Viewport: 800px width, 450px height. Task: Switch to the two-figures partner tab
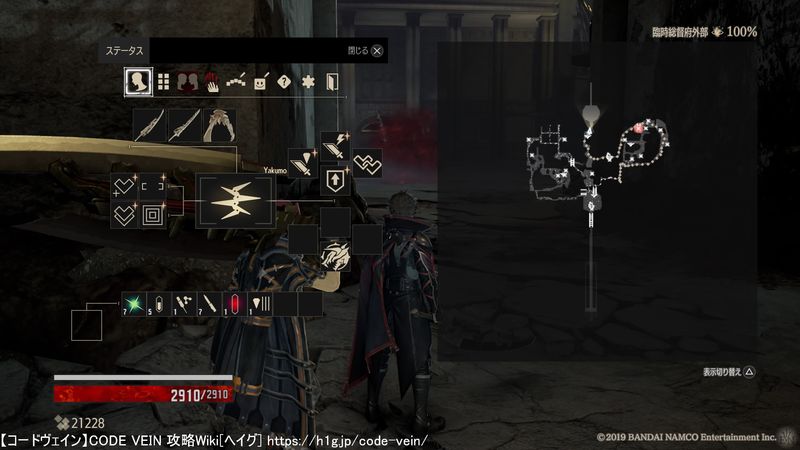point(187,82)
